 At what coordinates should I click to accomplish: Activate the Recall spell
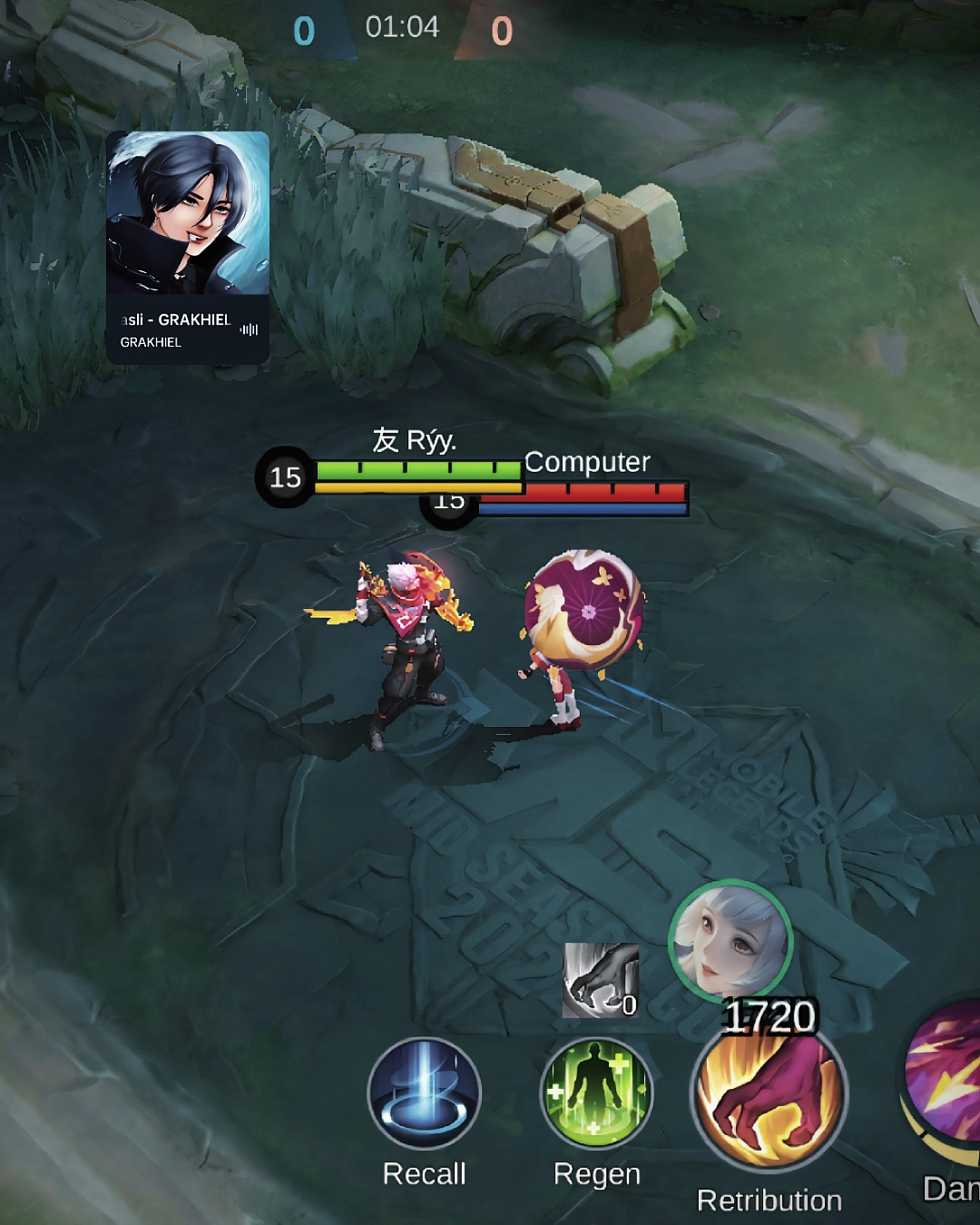coord(424,1093)
